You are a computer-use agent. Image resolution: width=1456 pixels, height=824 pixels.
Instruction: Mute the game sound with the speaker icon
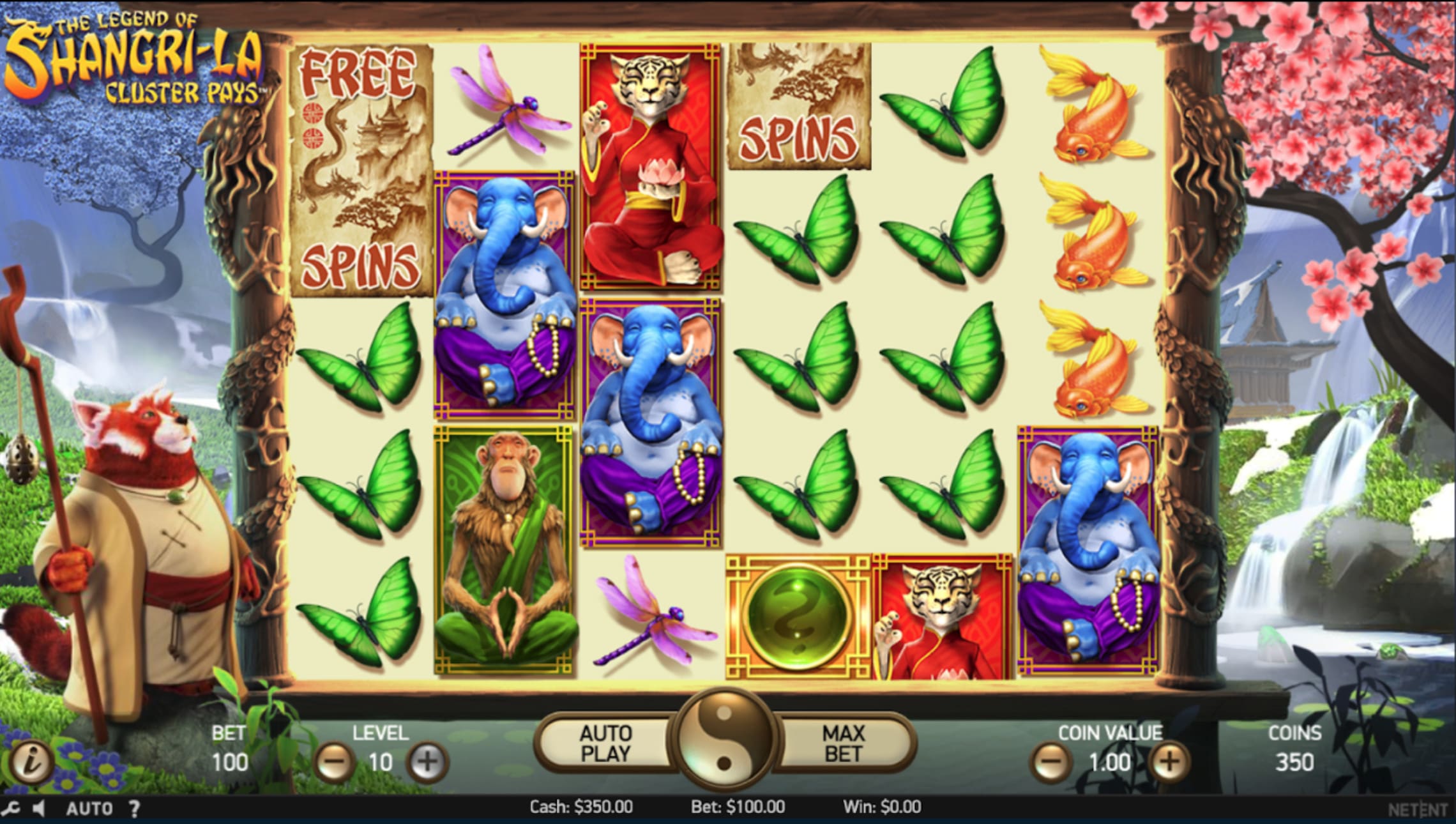pyautogui.click(x=40, y=809)
